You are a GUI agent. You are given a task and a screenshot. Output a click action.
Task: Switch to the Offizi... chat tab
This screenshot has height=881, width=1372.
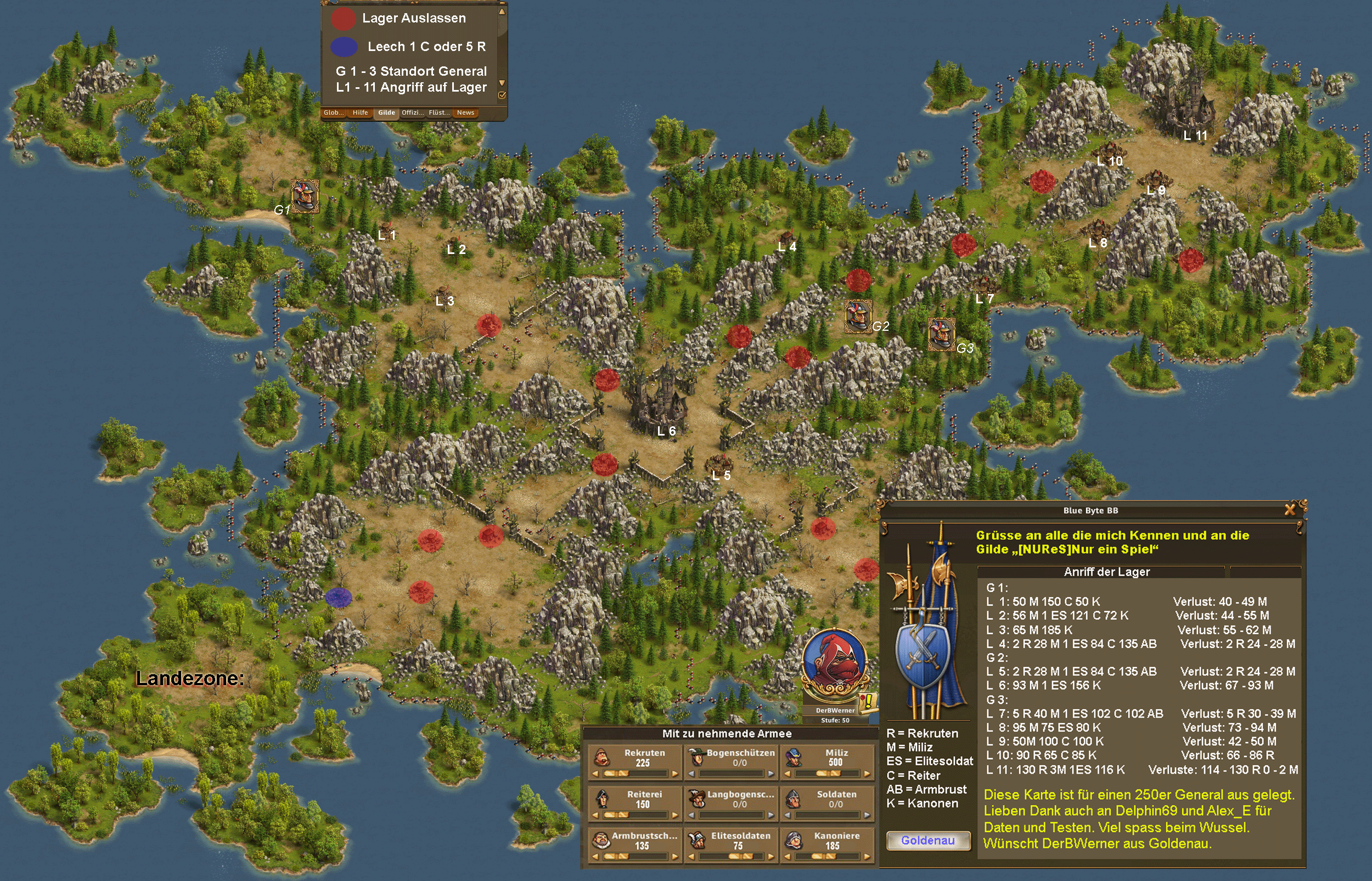tap(413, 112)
